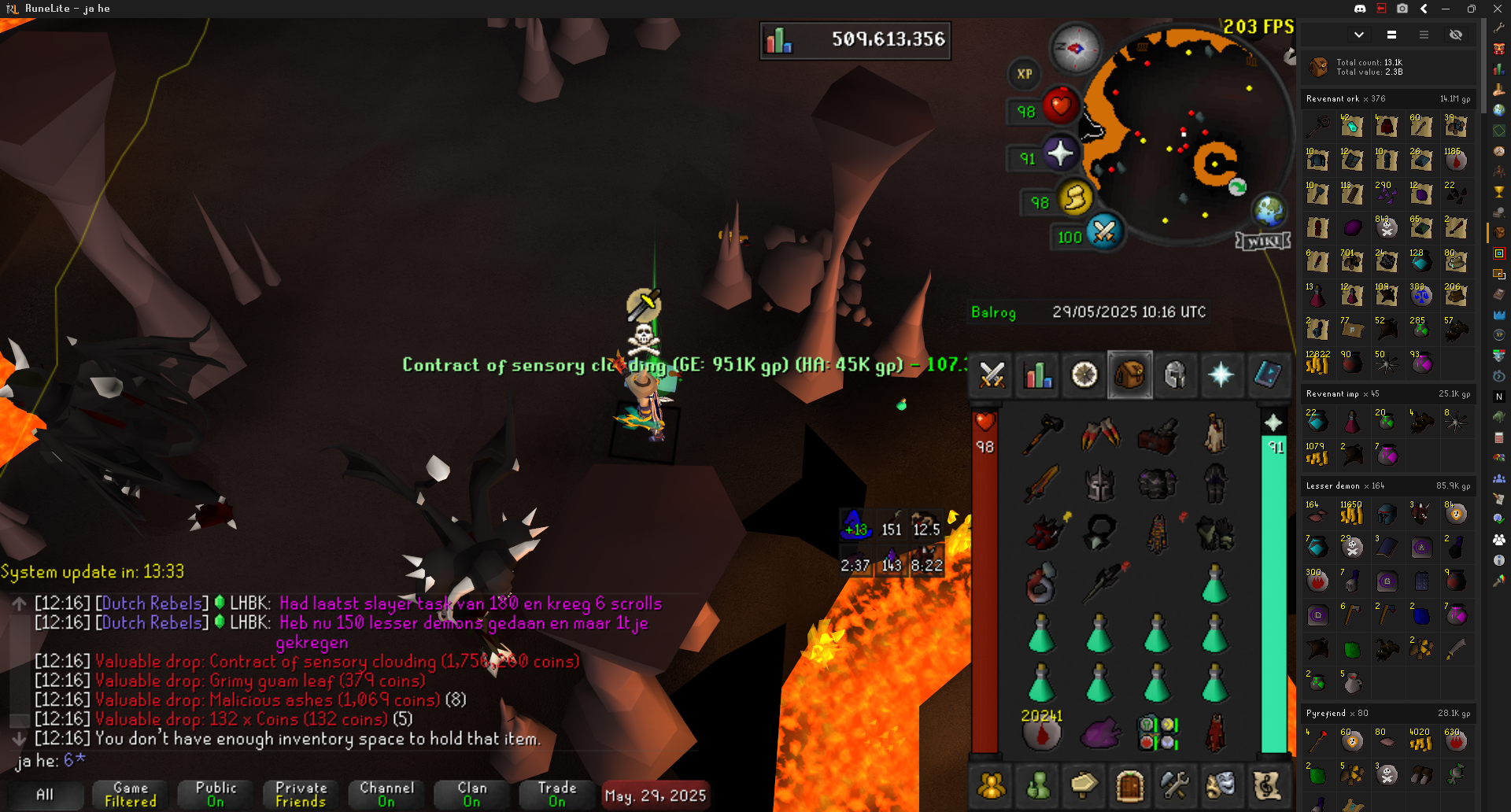Screen dimensions: 1511x812
Task: Minimize the RuneLite window
Action: click(1446, 9)
